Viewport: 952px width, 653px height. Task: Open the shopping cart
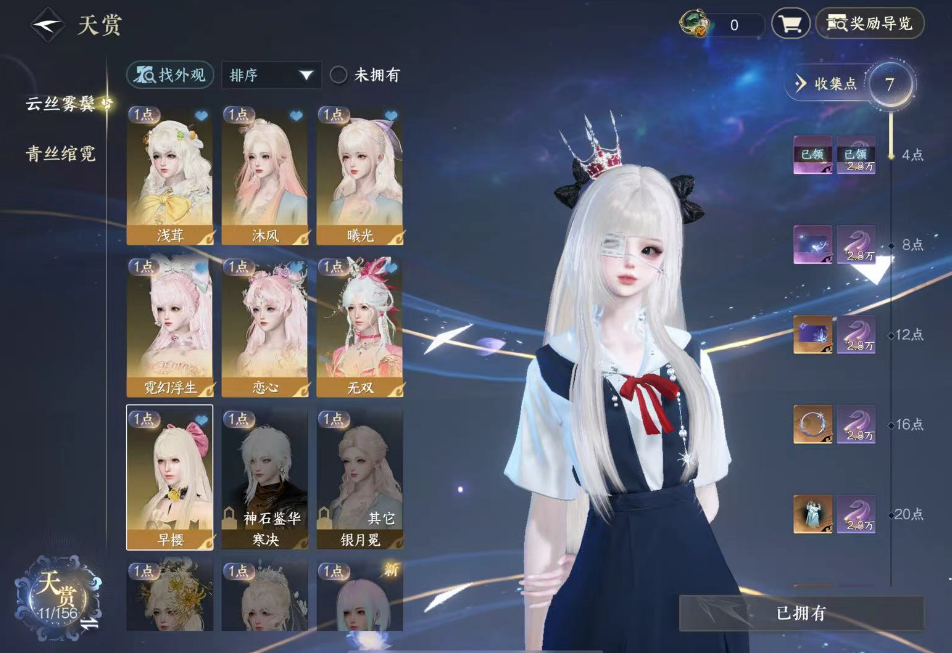tap(790, 24)
